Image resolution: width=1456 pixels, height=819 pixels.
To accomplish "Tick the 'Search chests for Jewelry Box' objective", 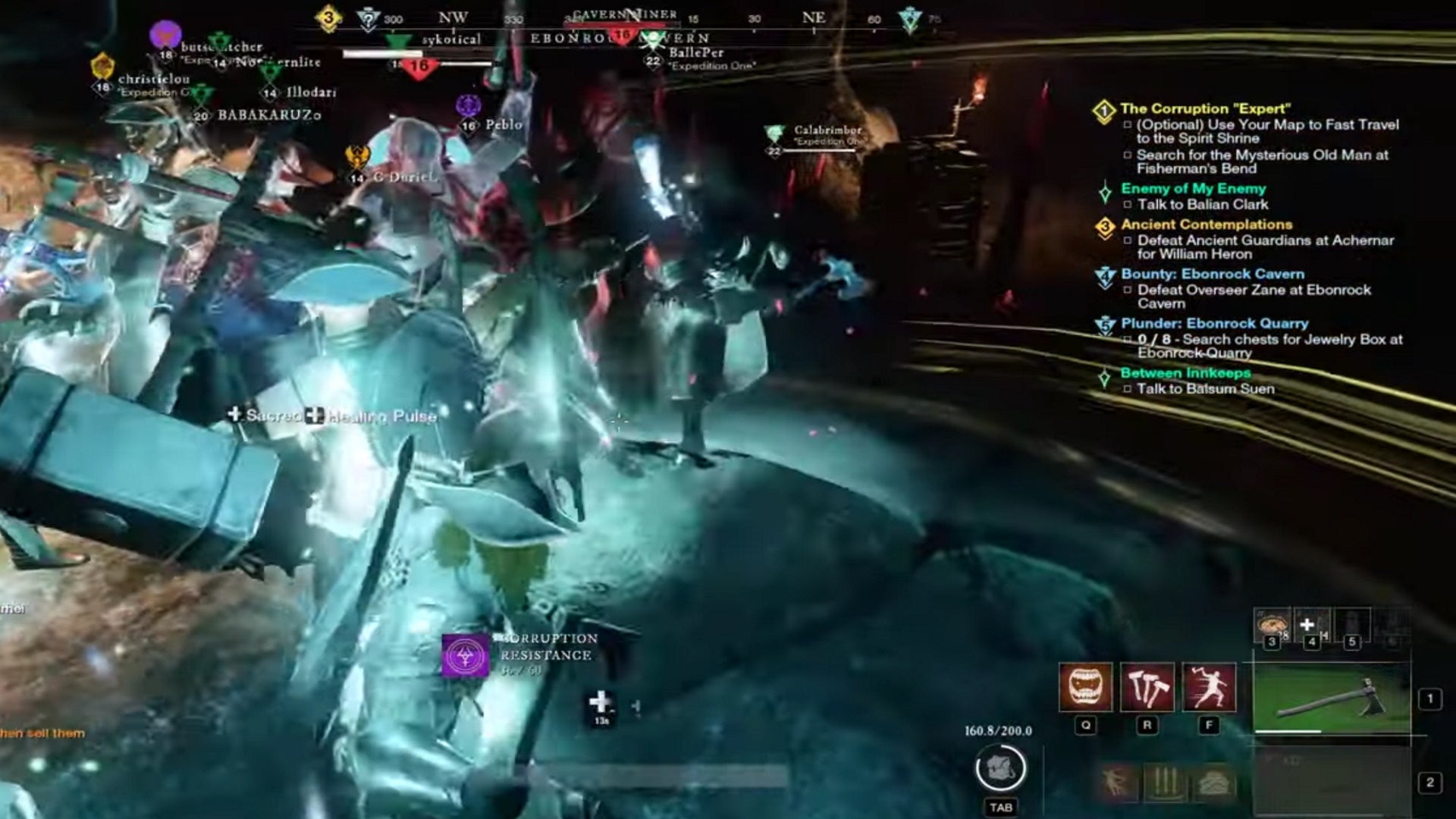I will click(x=1126, y=339).
